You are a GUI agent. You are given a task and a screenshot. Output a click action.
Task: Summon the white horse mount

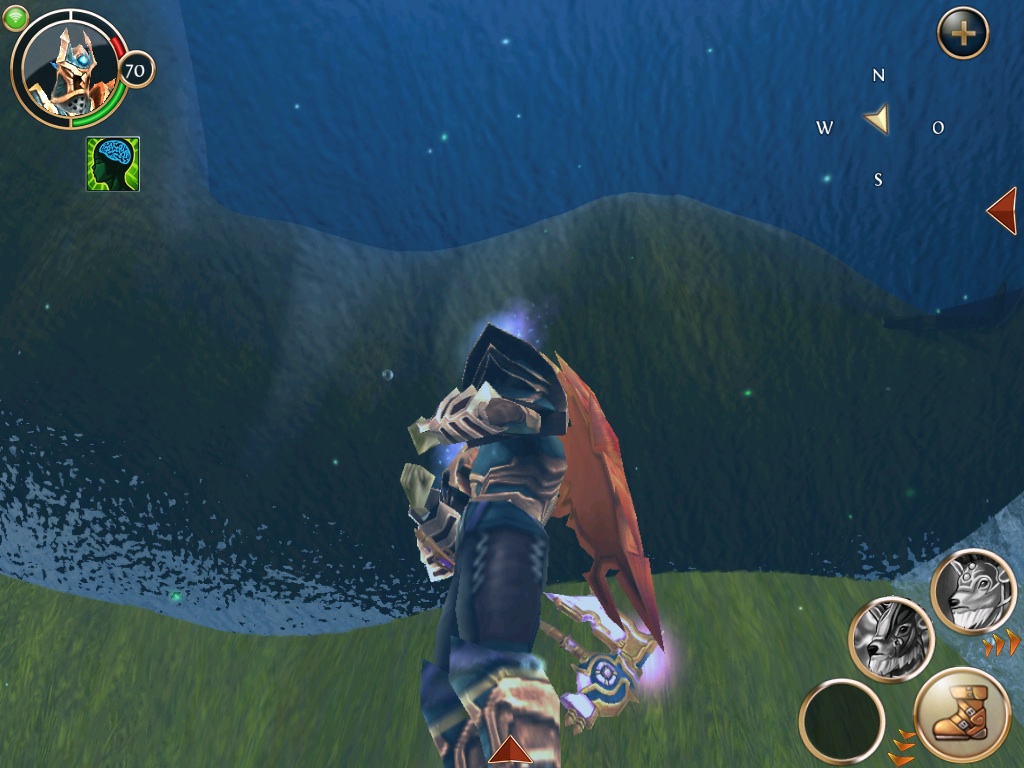point(973,592)
